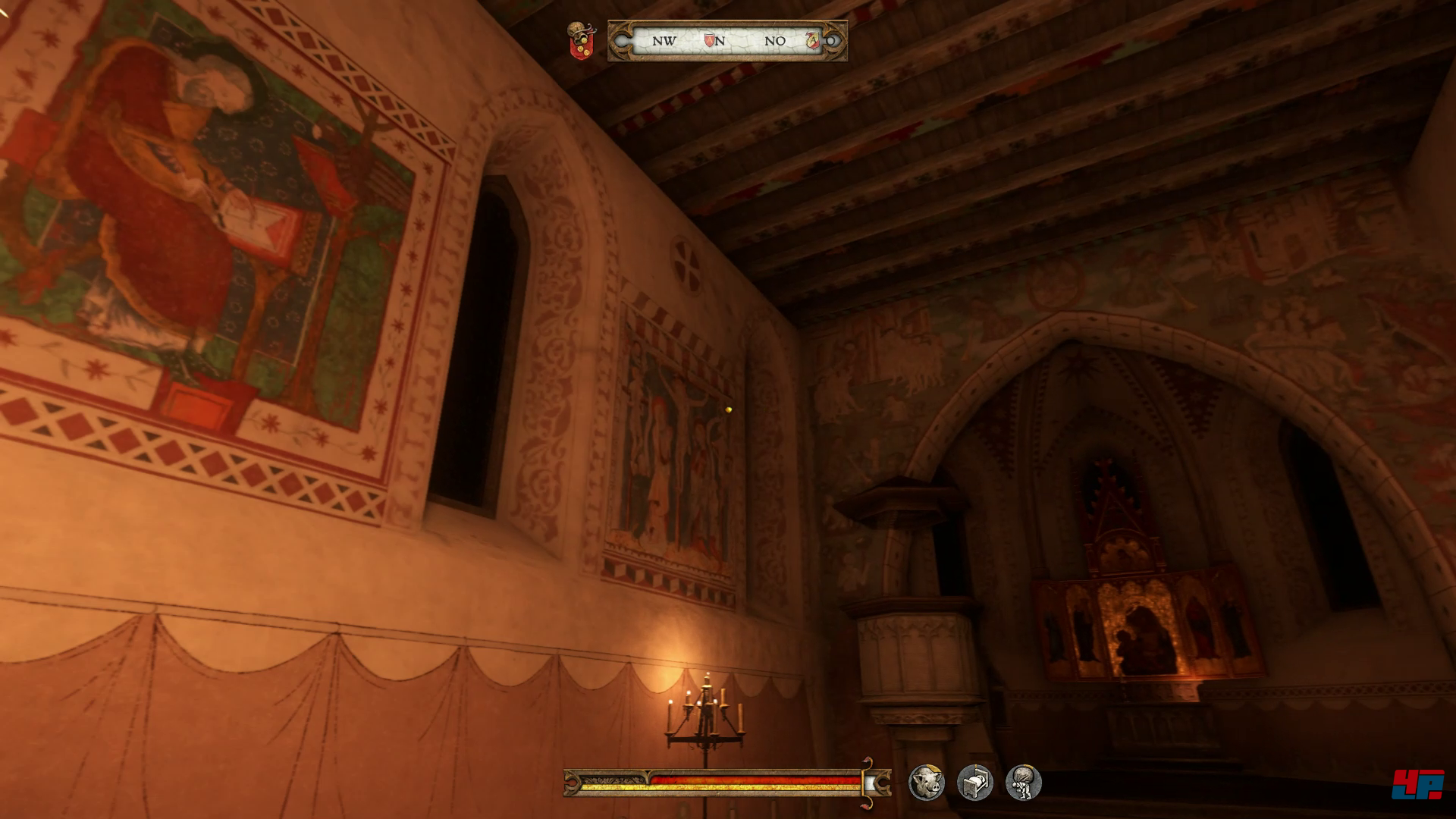Click the red 4P logo watermark

click(x=1417, y=784)
